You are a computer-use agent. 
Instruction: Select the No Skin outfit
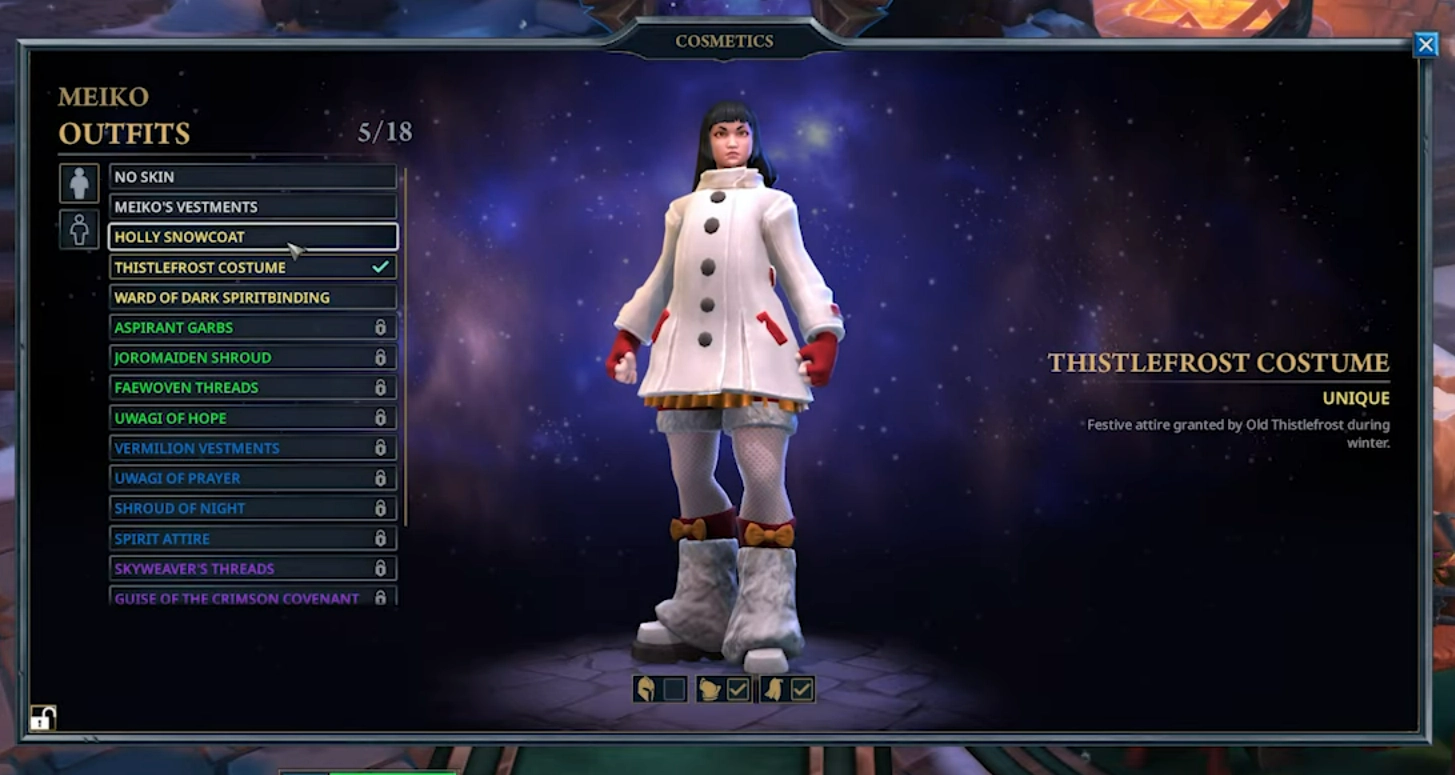coord(252,177)
